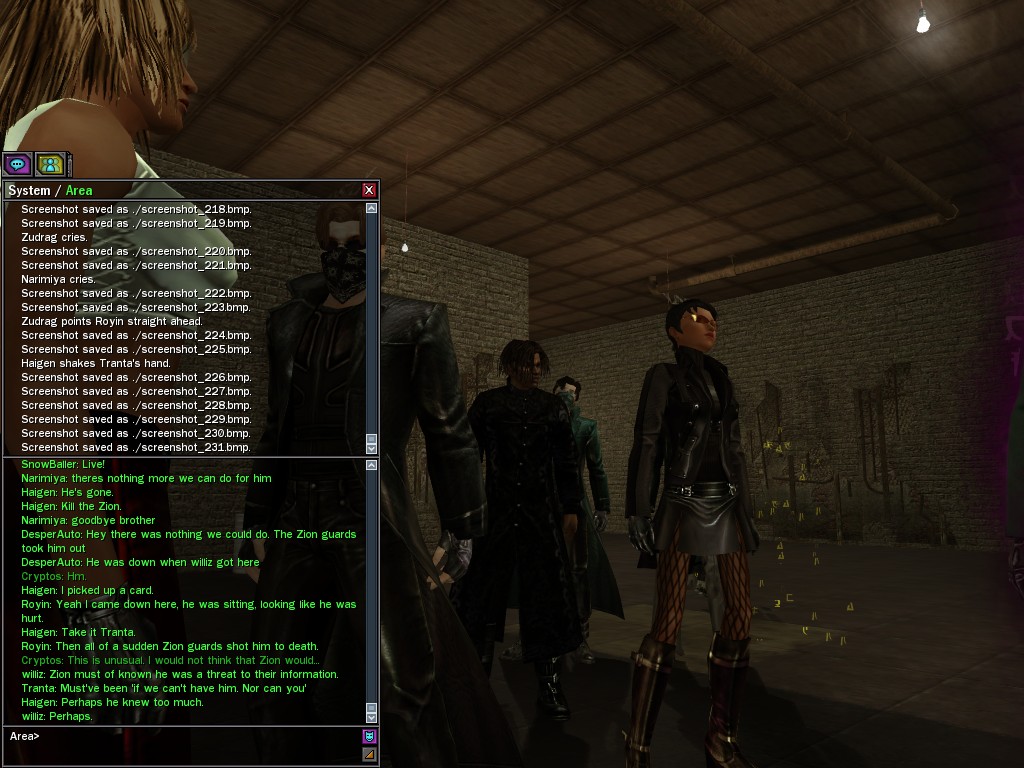The height and width of the screenshot is (768, 1024).
Task: Open the social people icon
Action: point(49,164)
